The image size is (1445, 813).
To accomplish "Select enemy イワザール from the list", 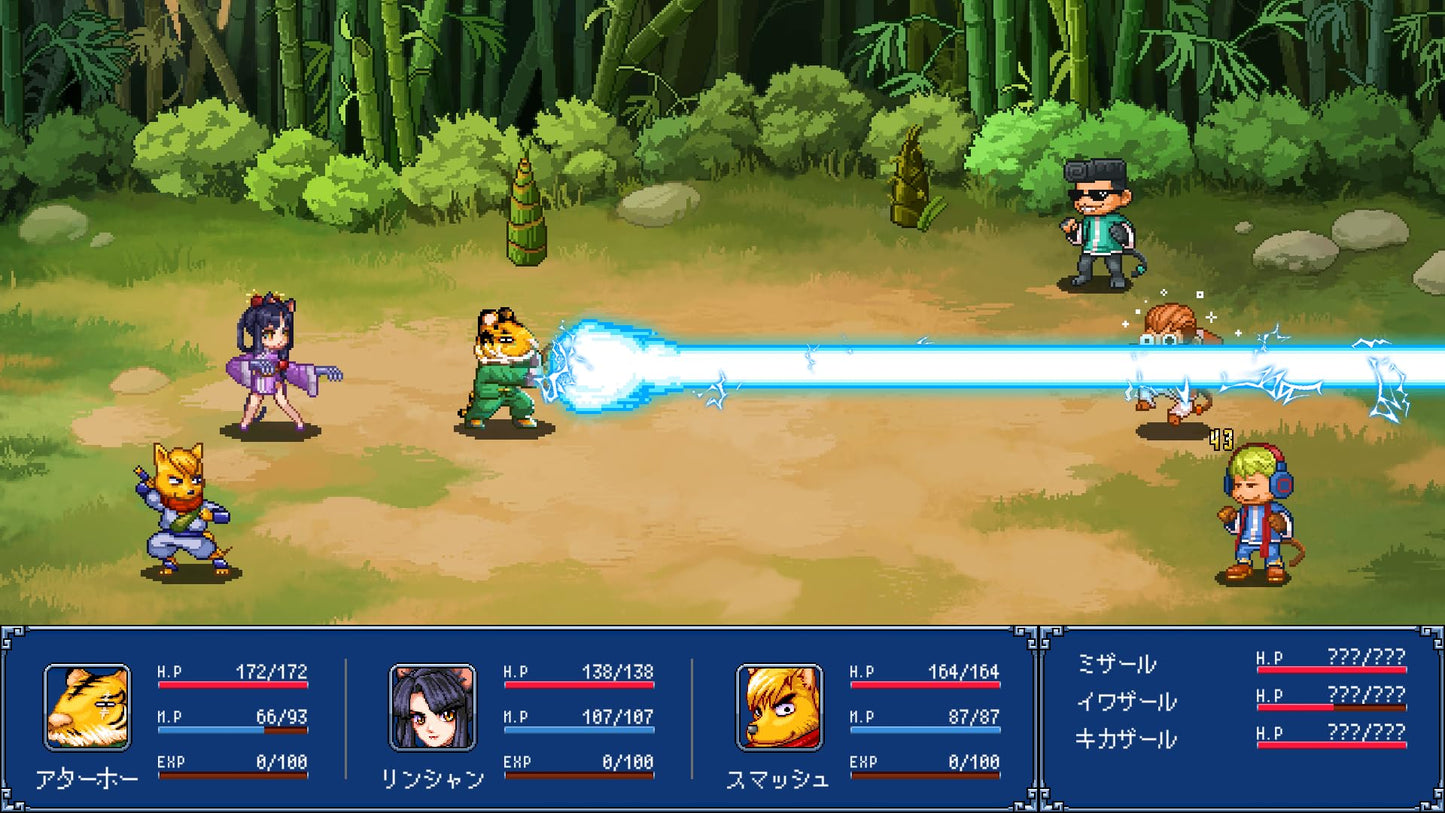I will pyautogui.click(x=1126, y=702).
